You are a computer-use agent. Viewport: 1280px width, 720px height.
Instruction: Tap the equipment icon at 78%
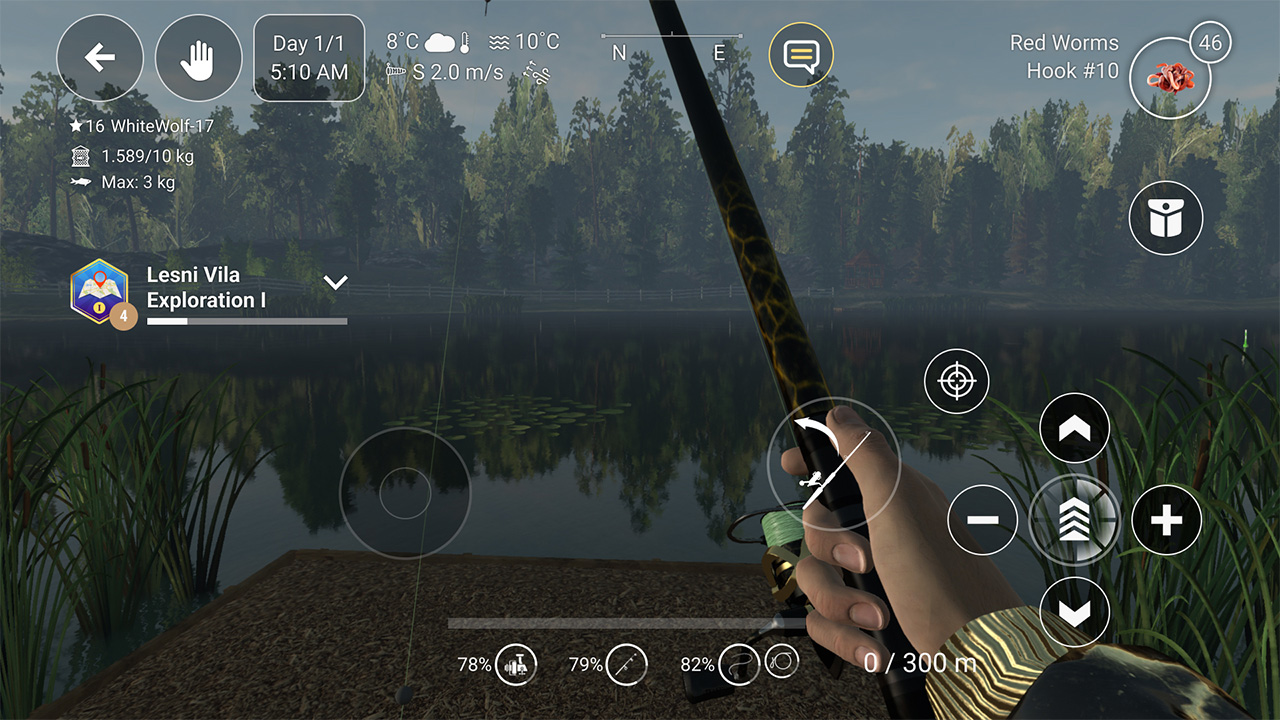[x=516, y=664]
